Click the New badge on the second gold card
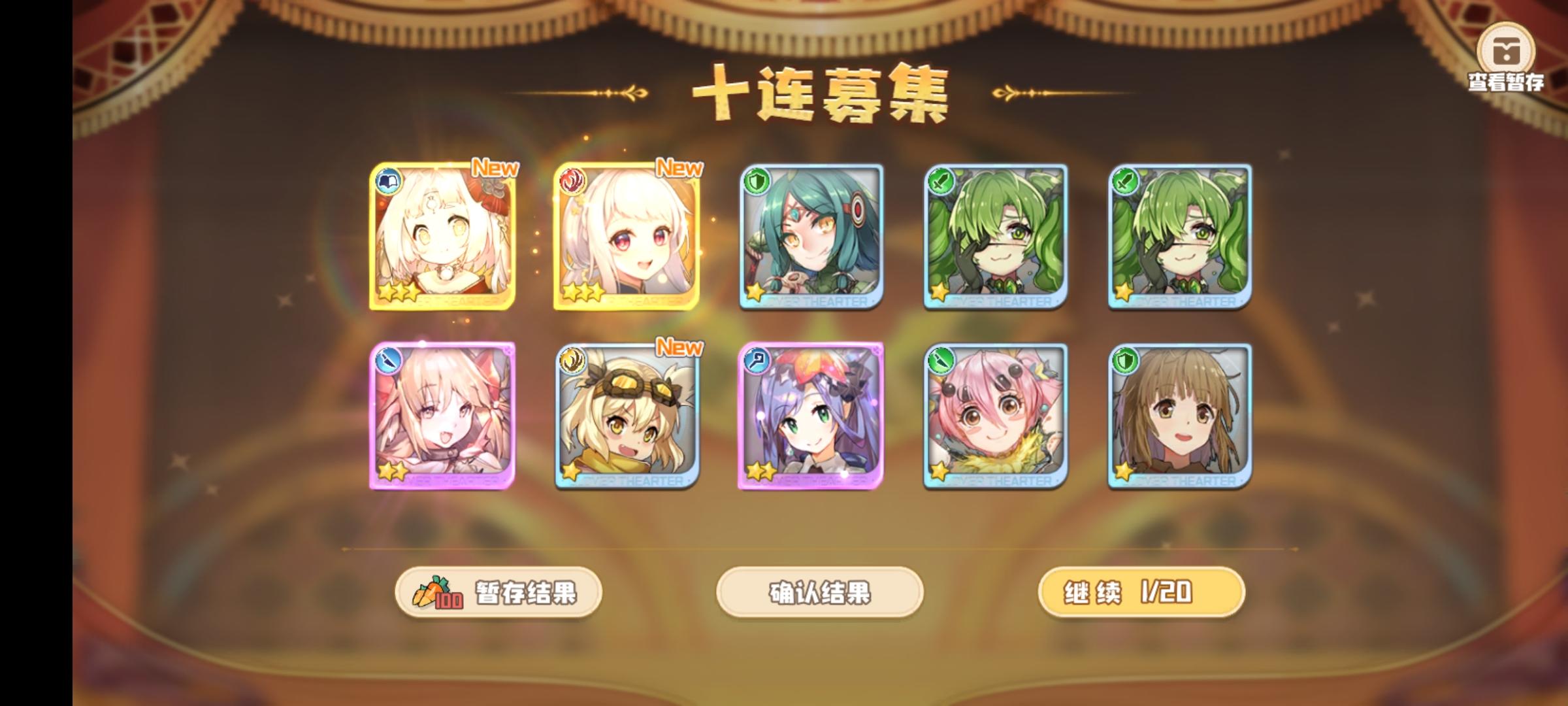The image size is (1568, 706). point(679,169)
